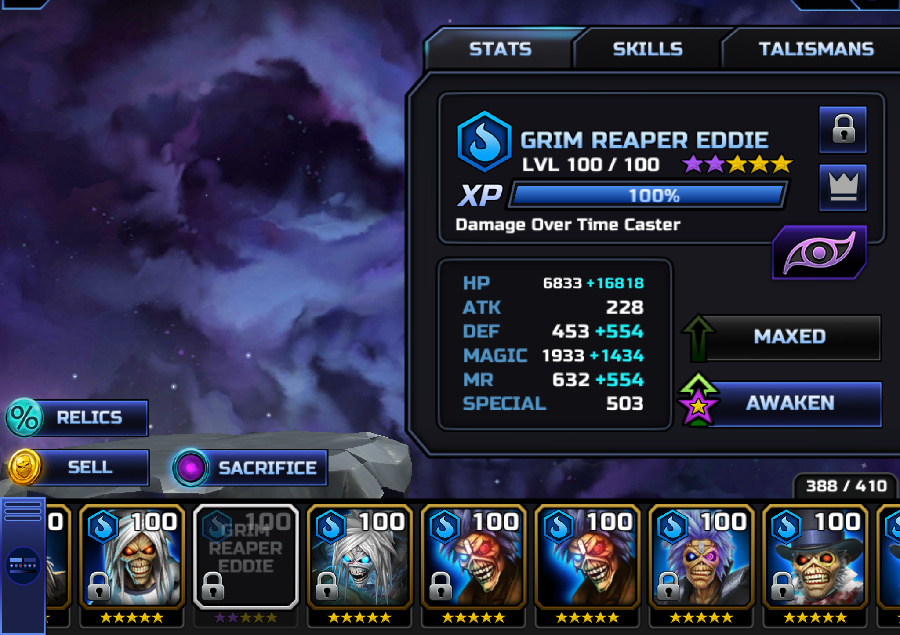Choose the Sacrifice option
Viewport: 900px width, 635px height.
(x=250, y=467)
